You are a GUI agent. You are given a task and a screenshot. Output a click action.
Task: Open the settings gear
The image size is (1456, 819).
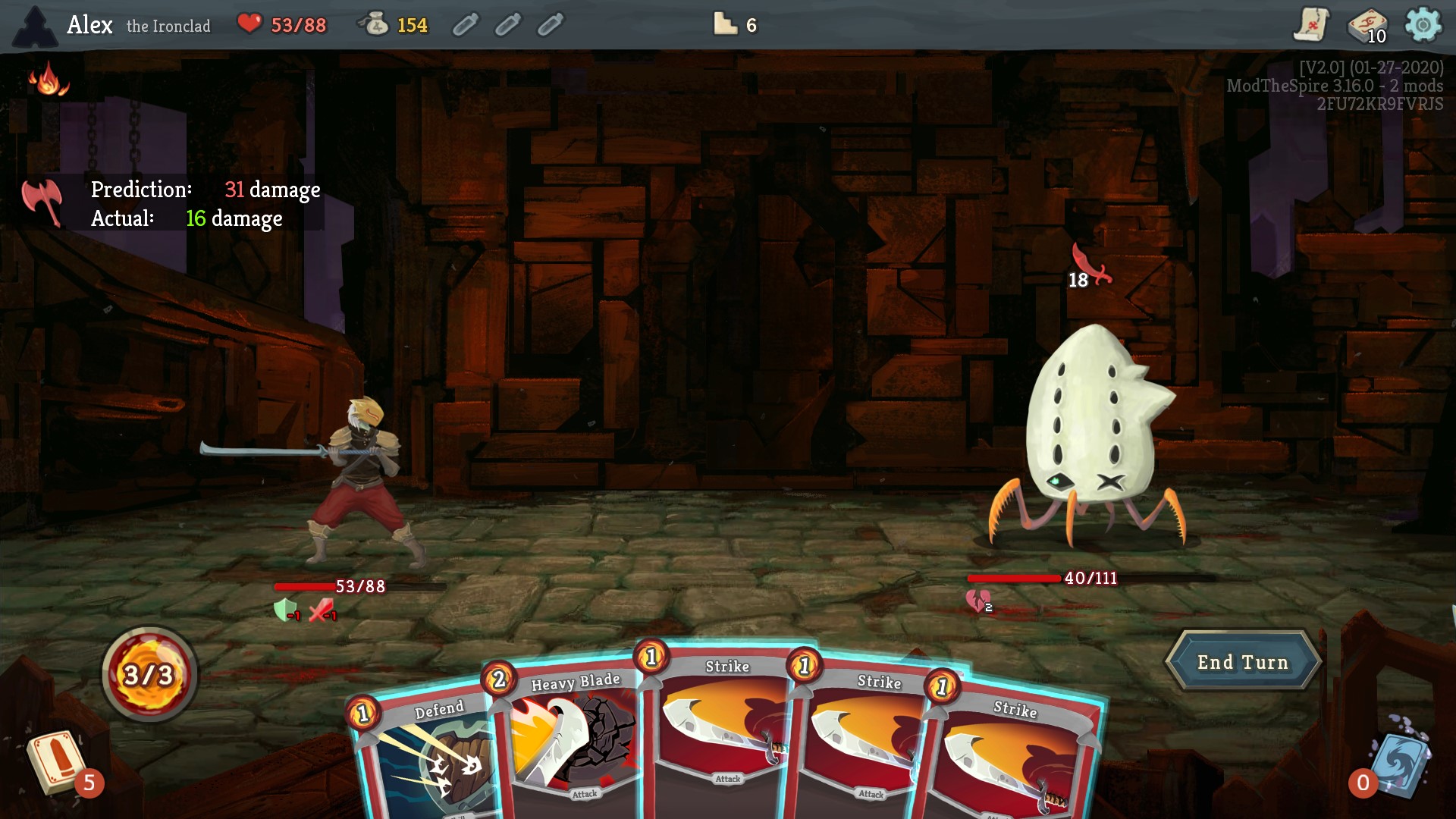tap(1423, 25)
